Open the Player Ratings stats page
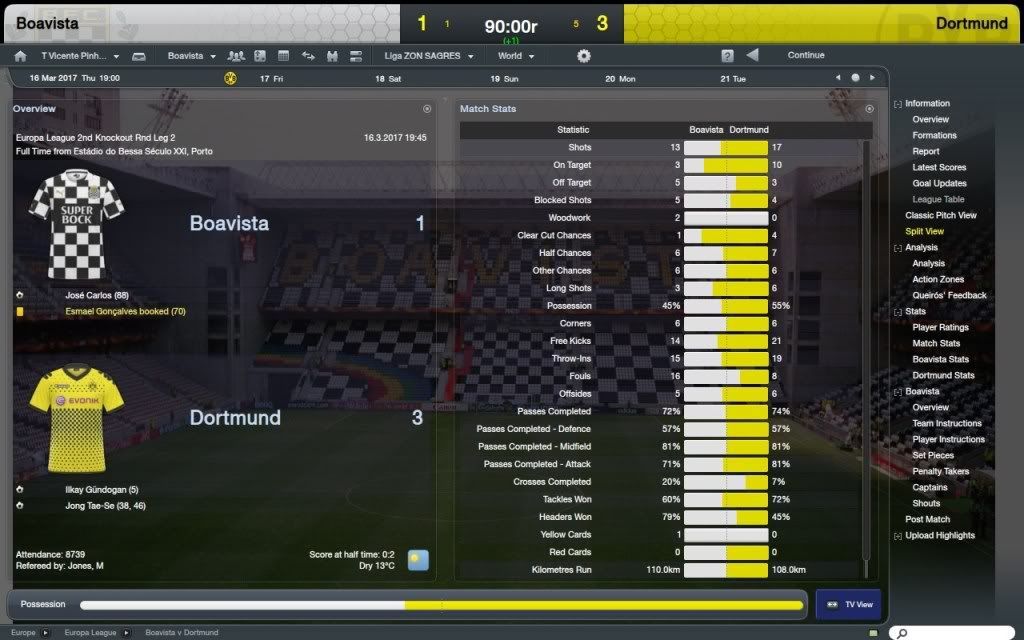This screenshot has height=640, width=1024. [x=940, y=328]
